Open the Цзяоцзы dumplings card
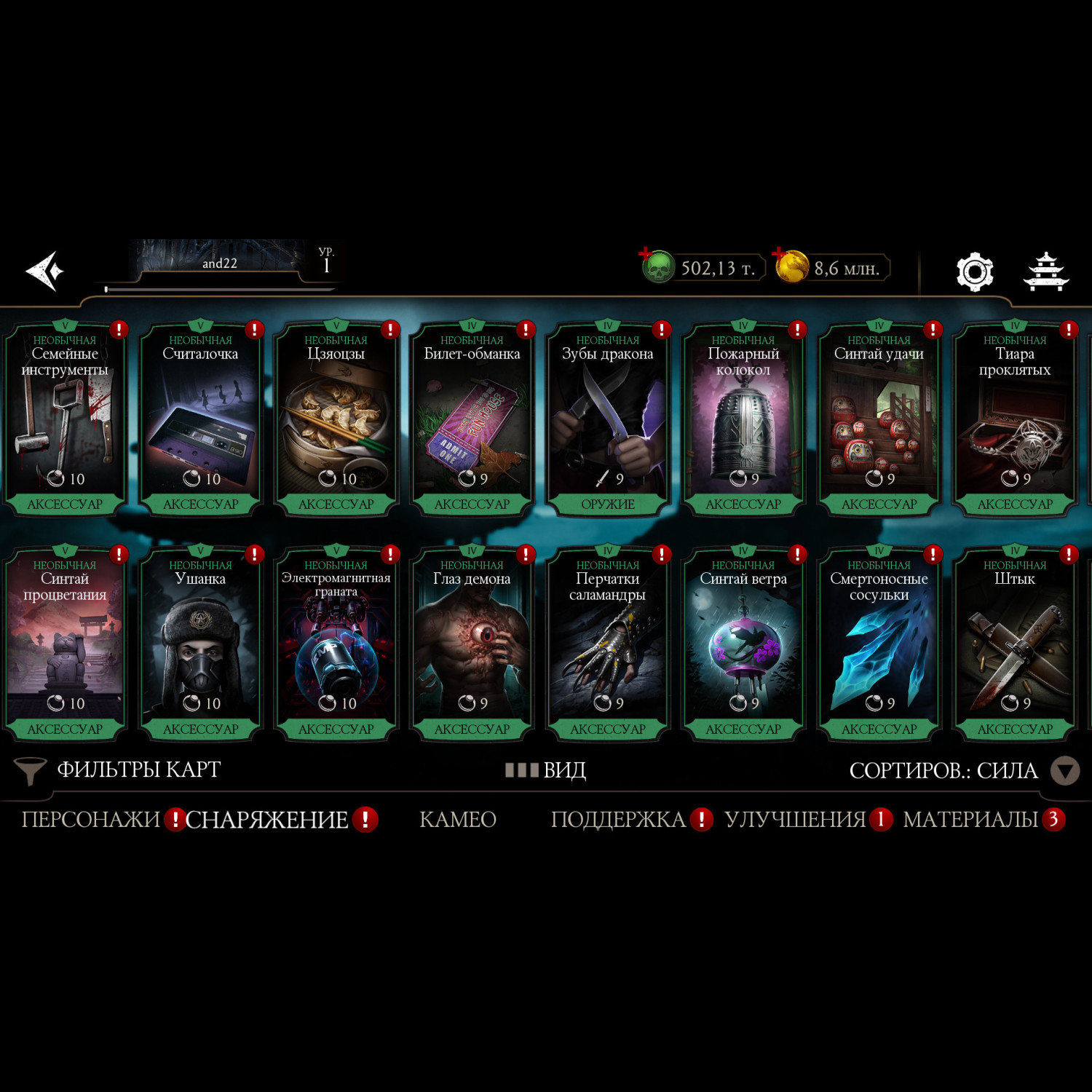Image resolution: width=1092 pixels, height=1092 pixels. click(336, 419)
